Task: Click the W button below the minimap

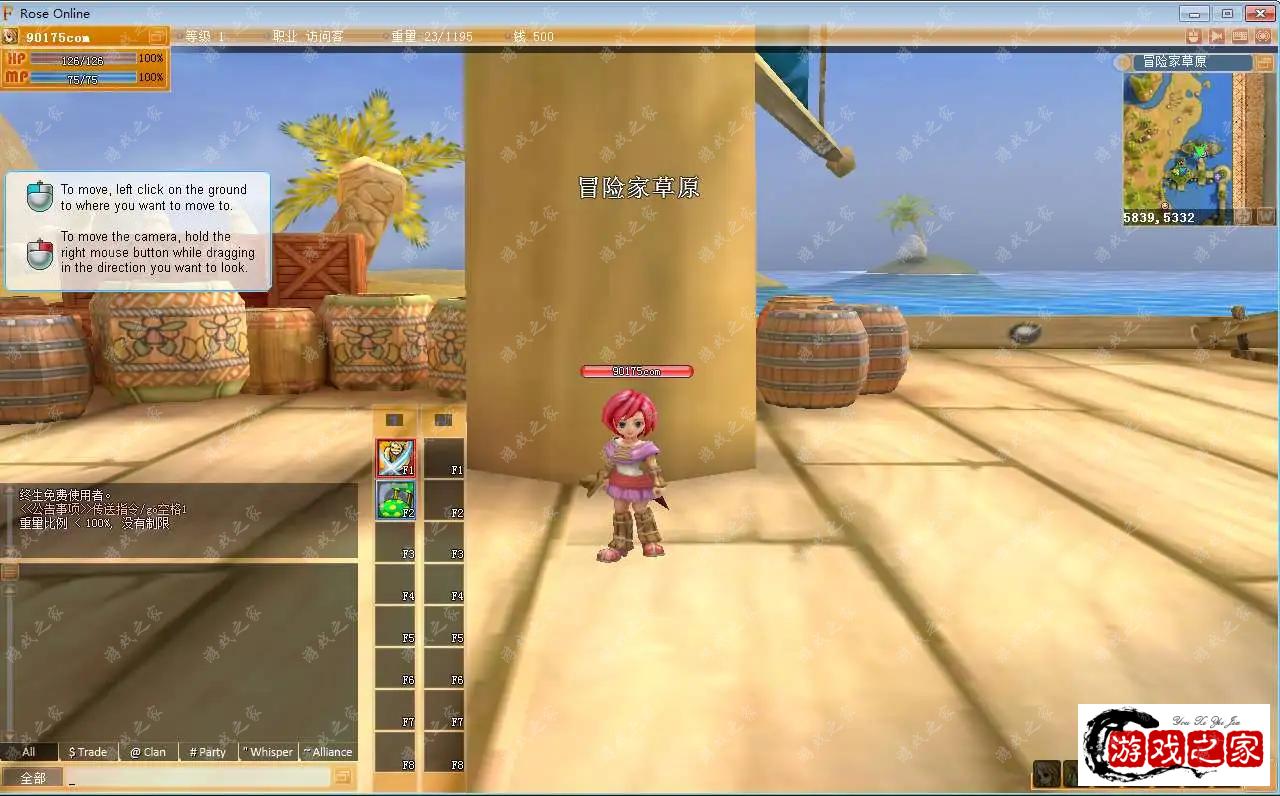Action: coord(1265,216)
